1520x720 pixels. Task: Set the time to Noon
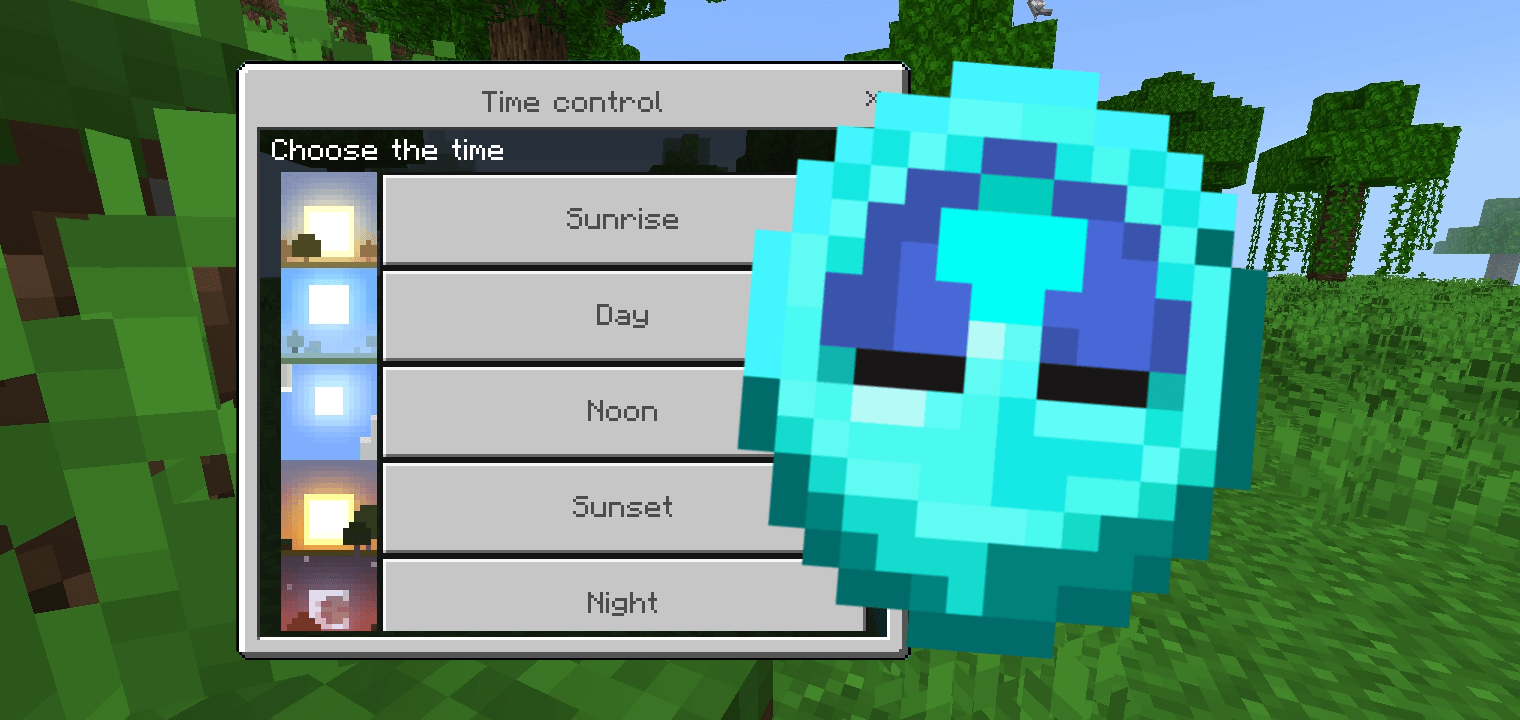click(x=622, y=411)
